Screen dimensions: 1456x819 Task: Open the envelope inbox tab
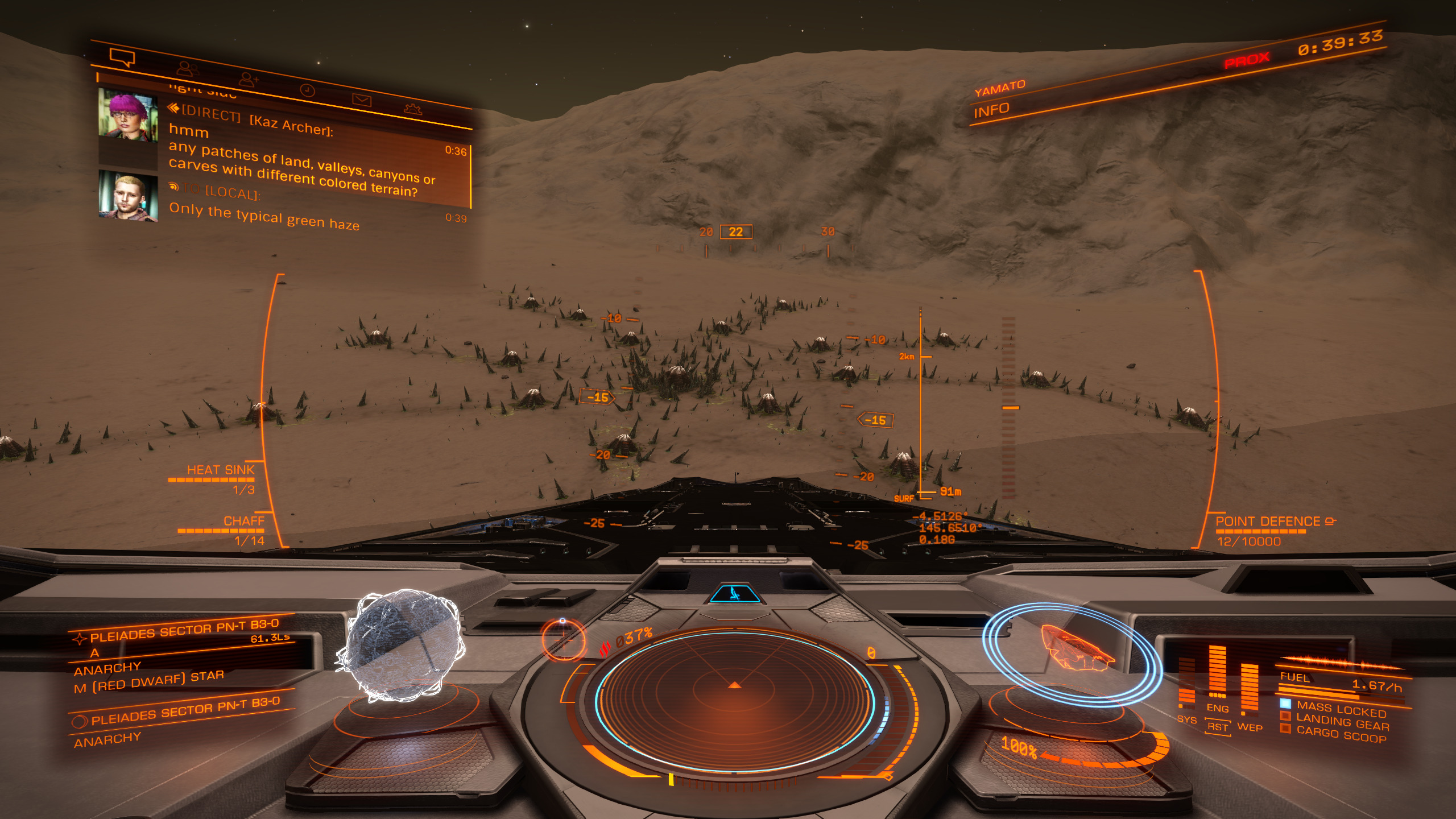click(362, 101)
